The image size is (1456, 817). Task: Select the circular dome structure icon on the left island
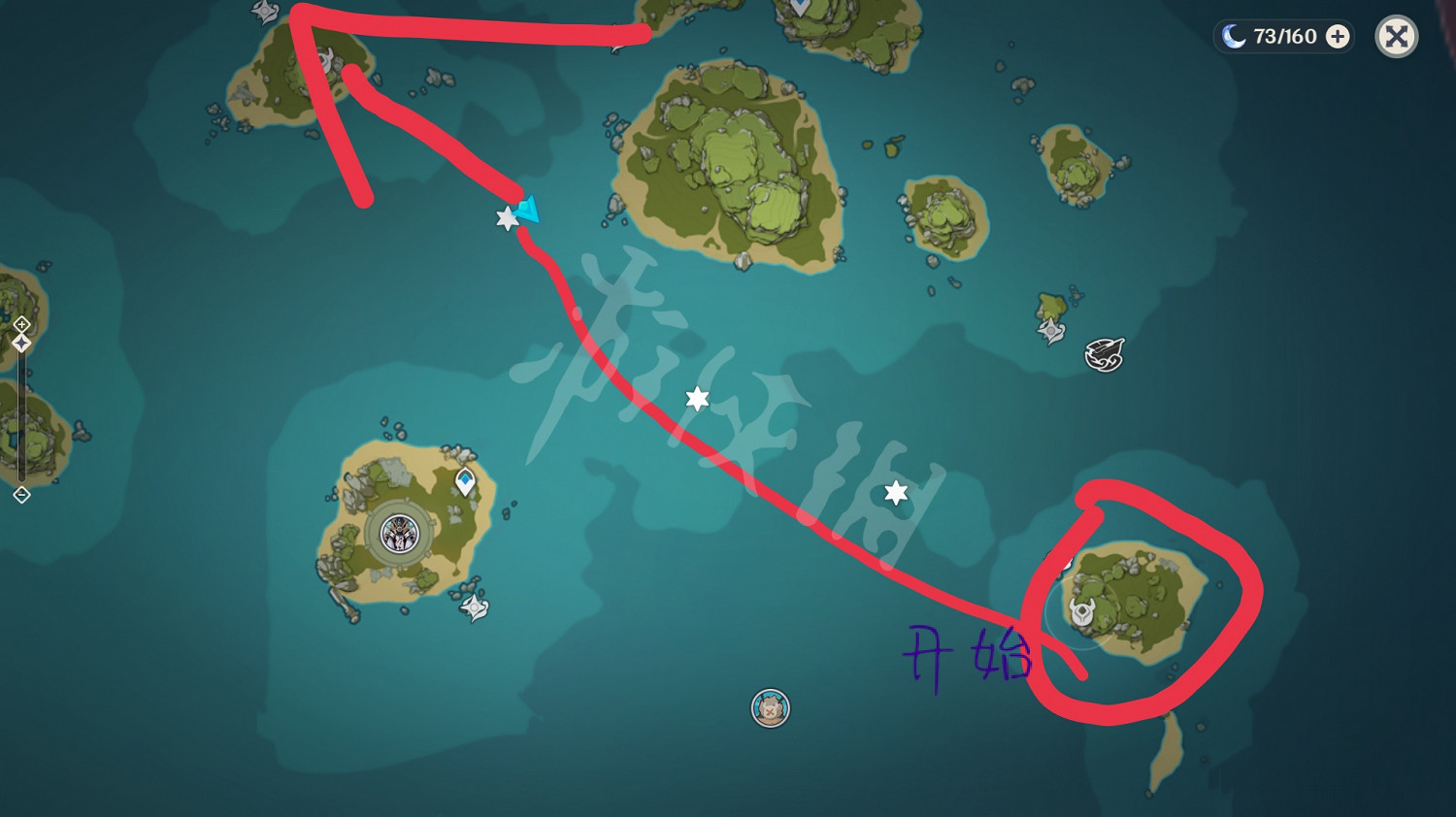(x=401, y=535)
